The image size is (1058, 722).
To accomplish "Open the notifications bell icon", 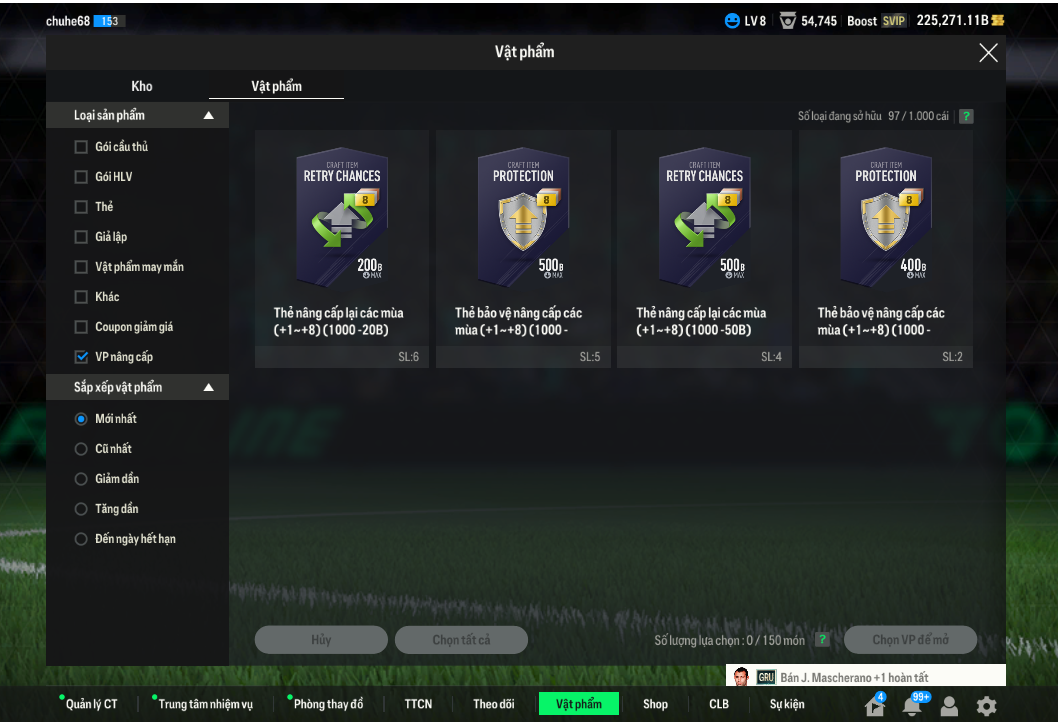I will click(x=912, y=706).
